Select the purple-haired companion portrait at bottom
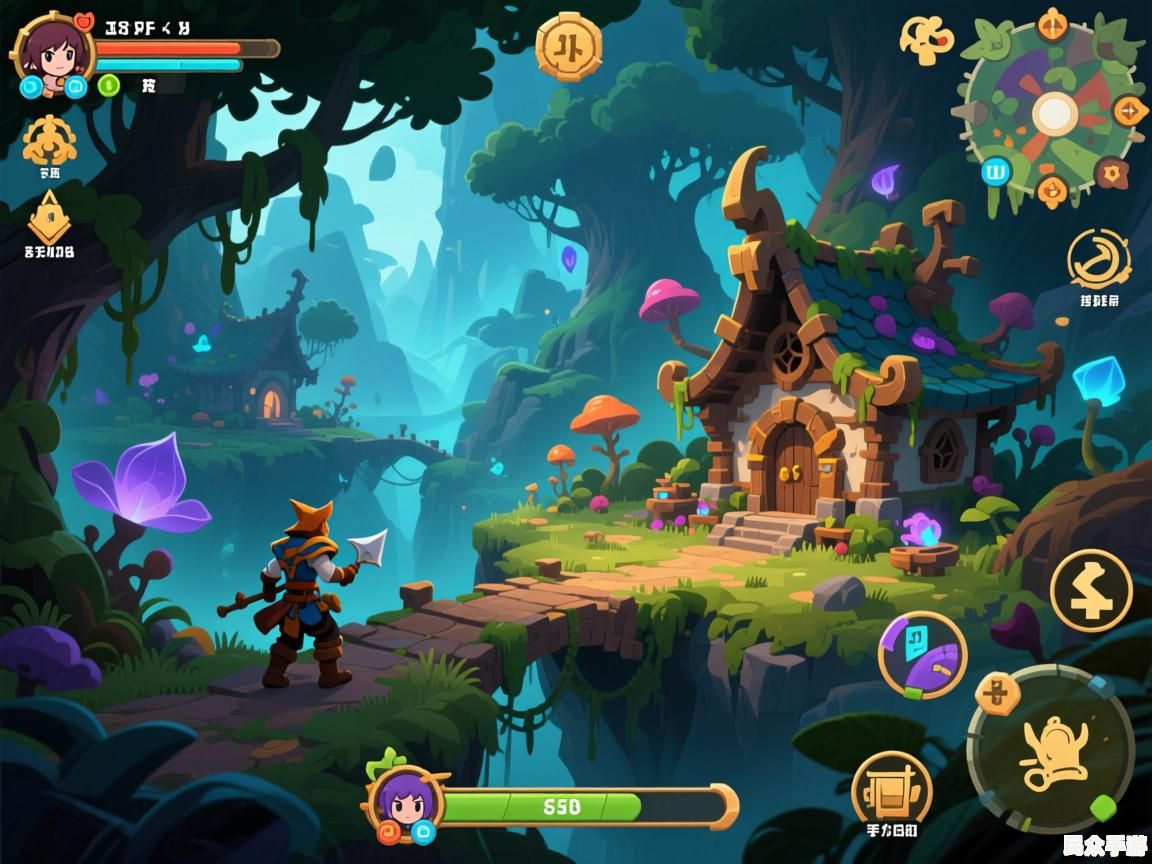Screen dimensions: 1152x864 point(407,801)
